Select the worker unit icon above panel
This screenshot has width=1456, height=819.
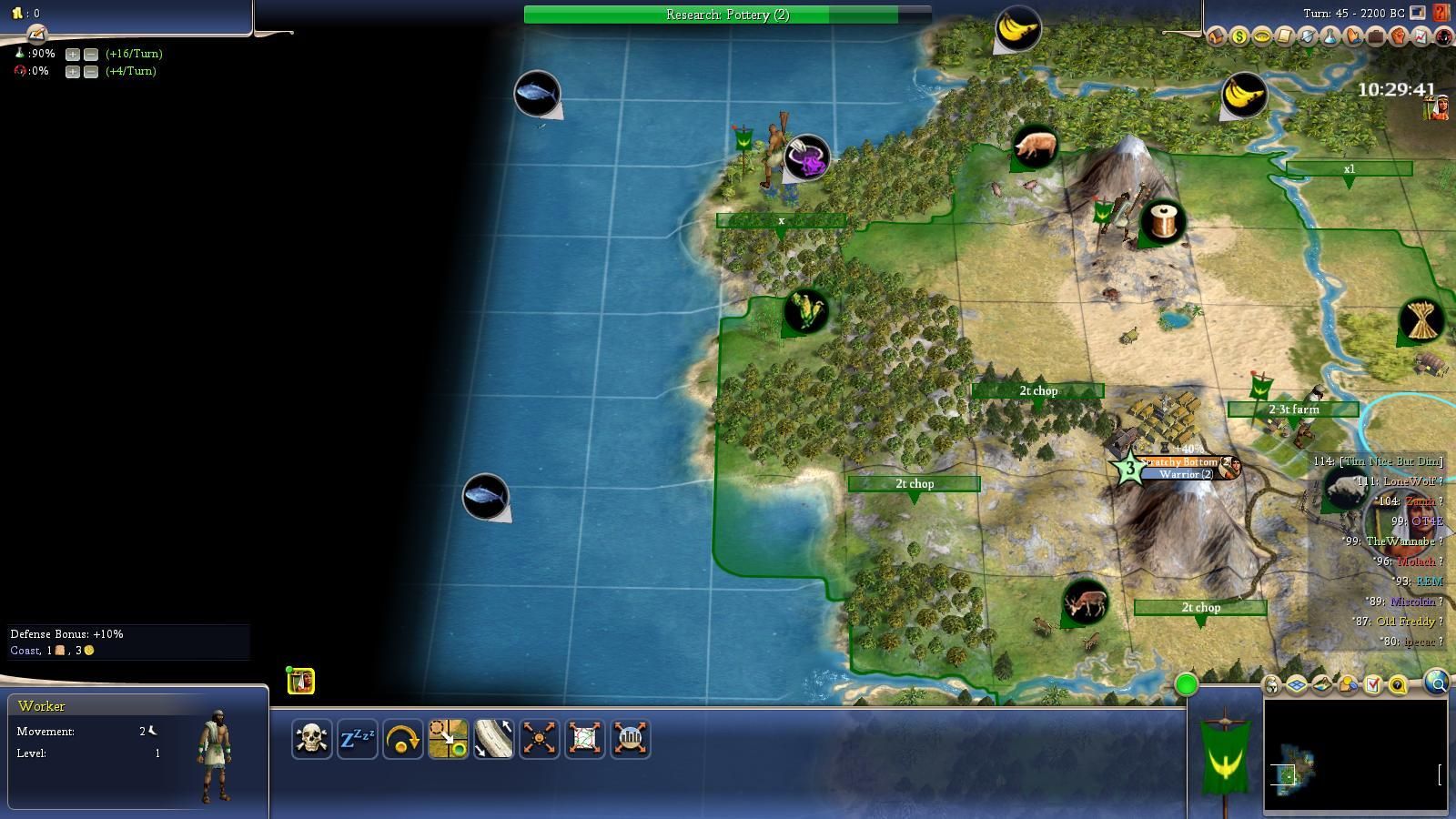click(x=300, y=681)
